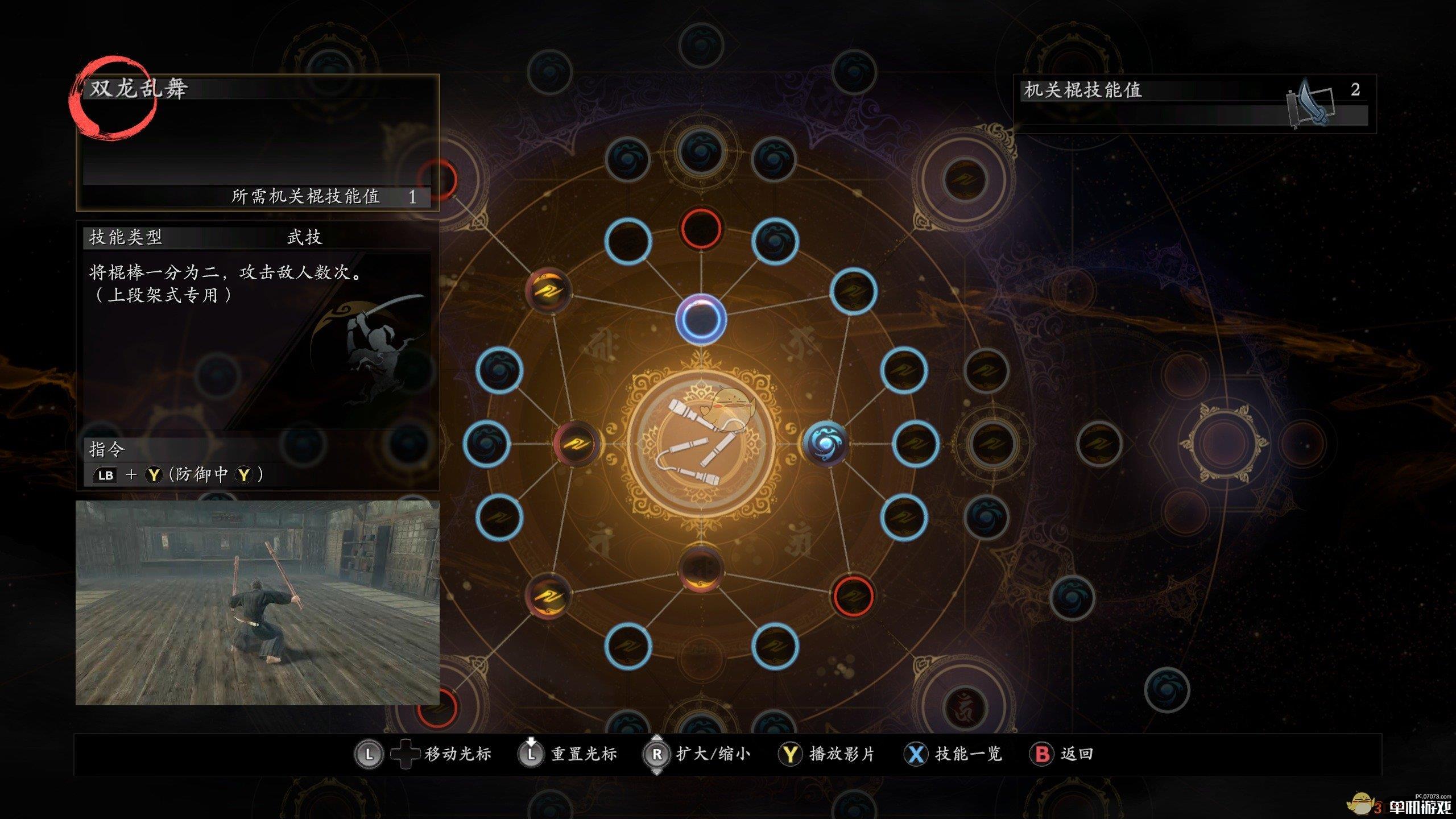Image resolution: width=1456 pixels, height=819 pixels.
Task: Click the highlighted purple-glowing skill node
Action: pos(701,320)
